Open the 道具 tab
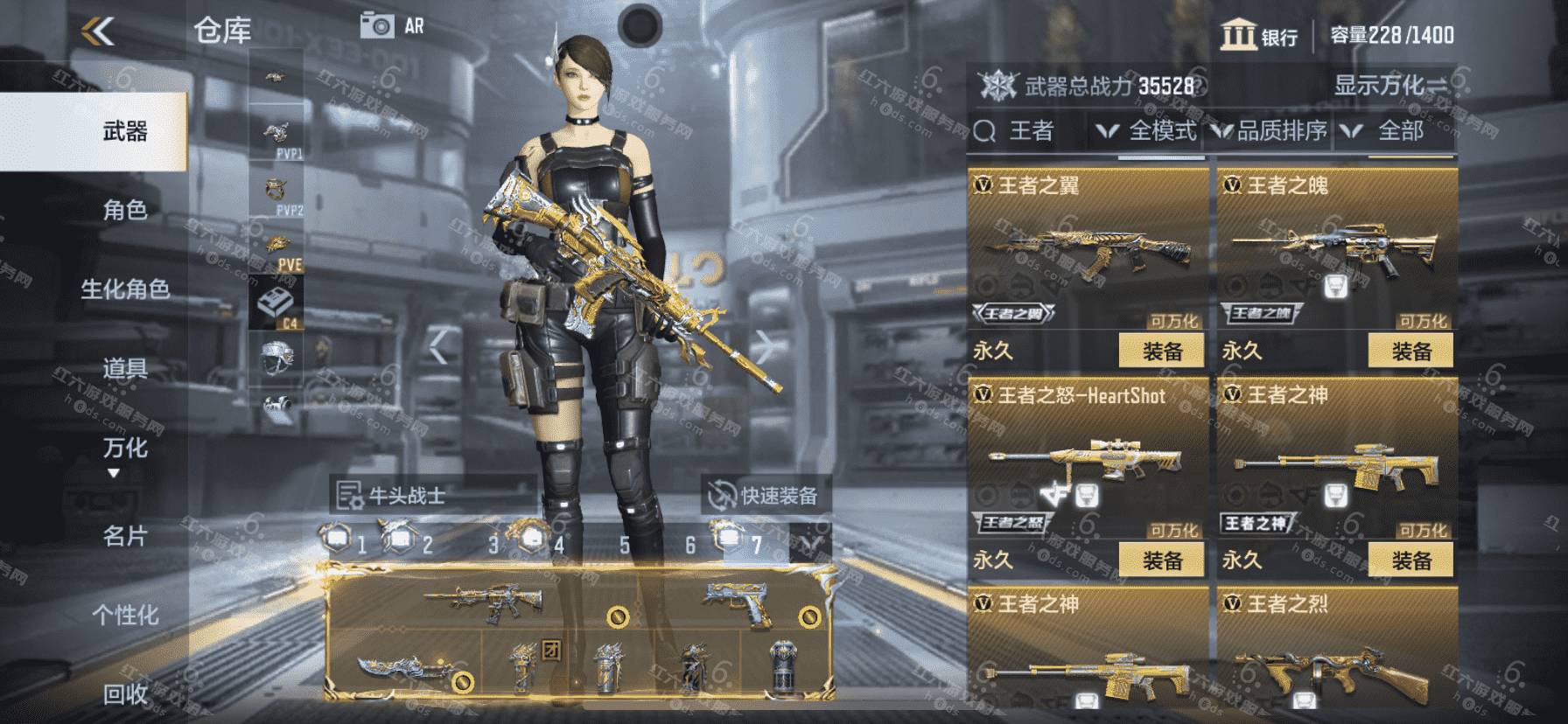The width and height of the screenshot is (1568, 724). coord(124,368)
